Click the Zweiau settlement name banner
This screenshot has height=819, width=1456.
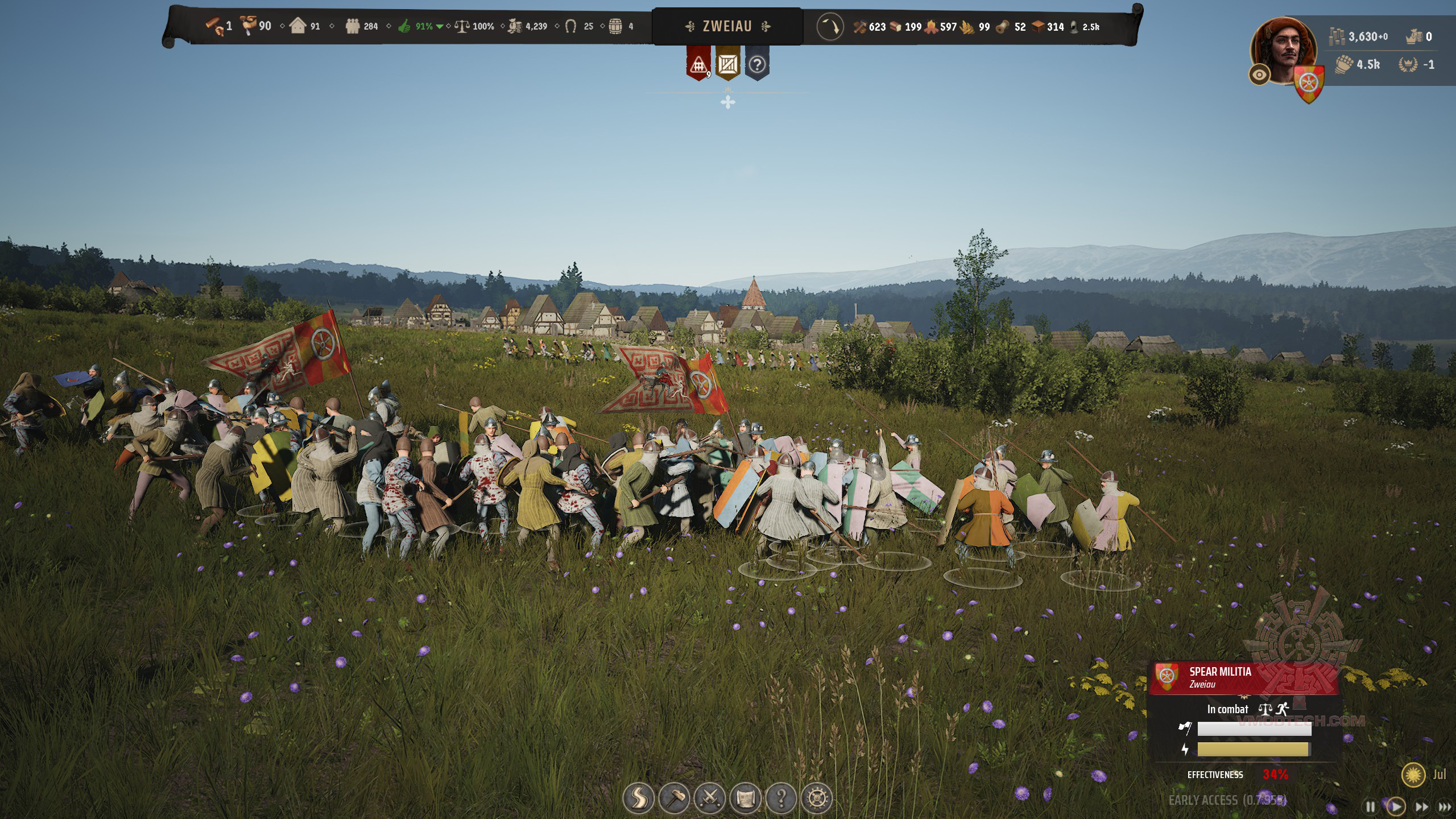click(x=727, y=26)
